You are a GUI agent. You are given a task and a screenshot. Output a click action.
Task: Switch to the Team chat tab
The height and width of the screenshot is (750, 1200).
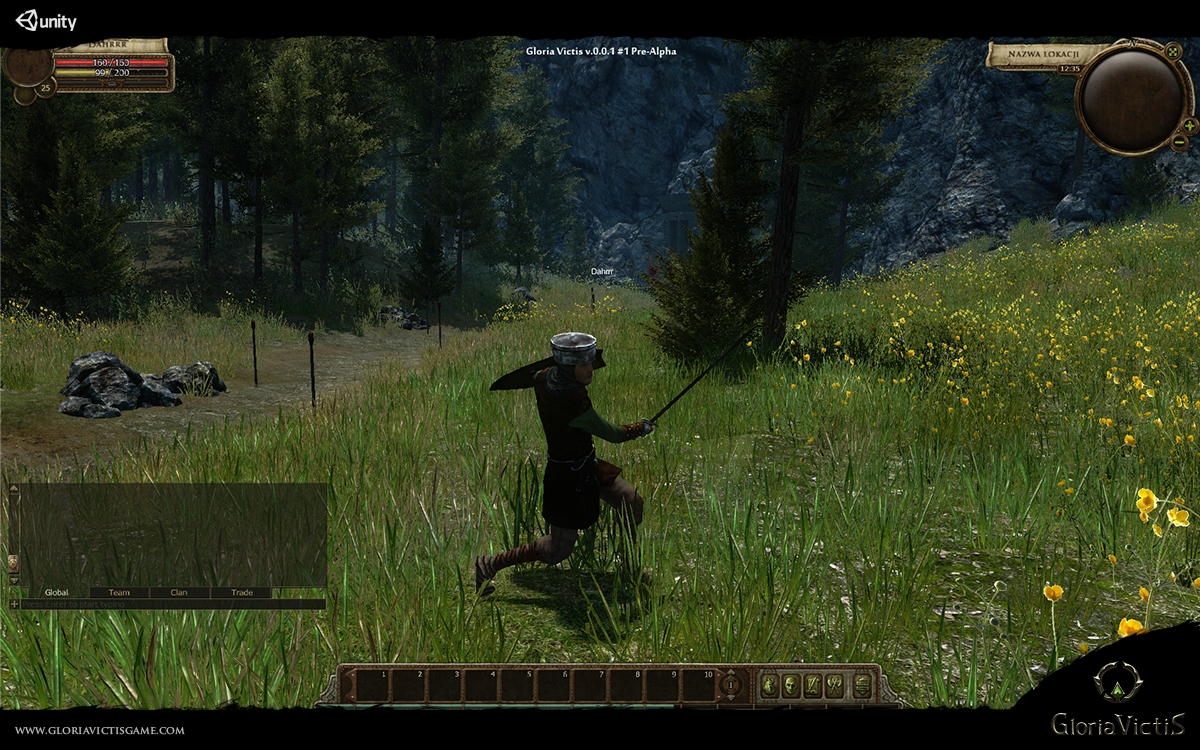[119, 593]
